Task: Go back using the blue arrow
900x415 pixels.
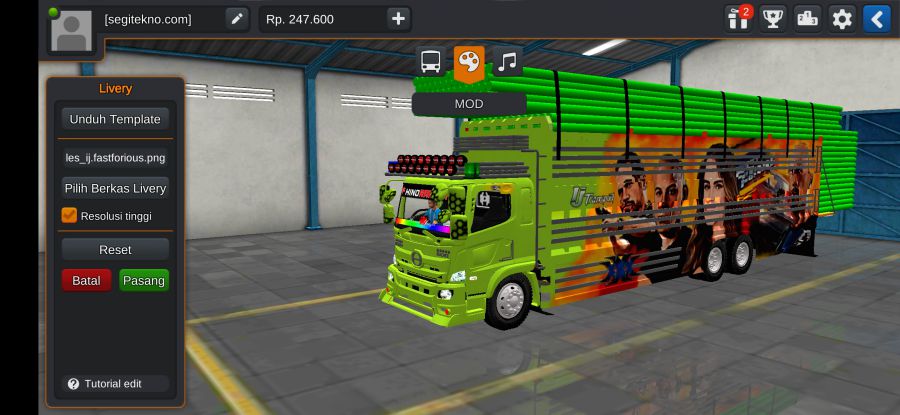Action: [877, 18]
